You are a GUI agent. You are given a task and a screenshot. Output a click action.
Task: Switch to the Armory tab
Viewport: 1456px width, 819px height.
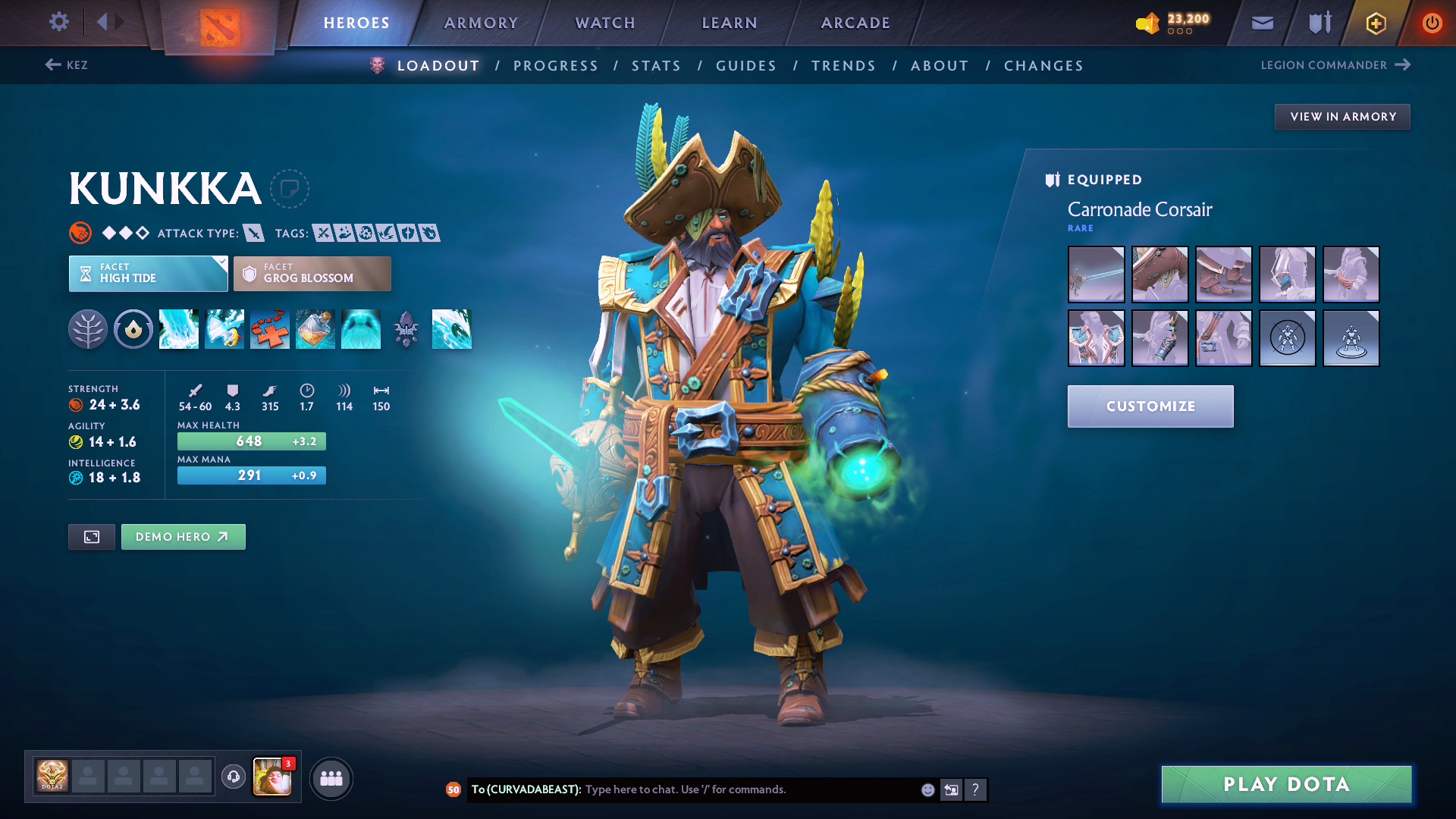tap(481, 23)
